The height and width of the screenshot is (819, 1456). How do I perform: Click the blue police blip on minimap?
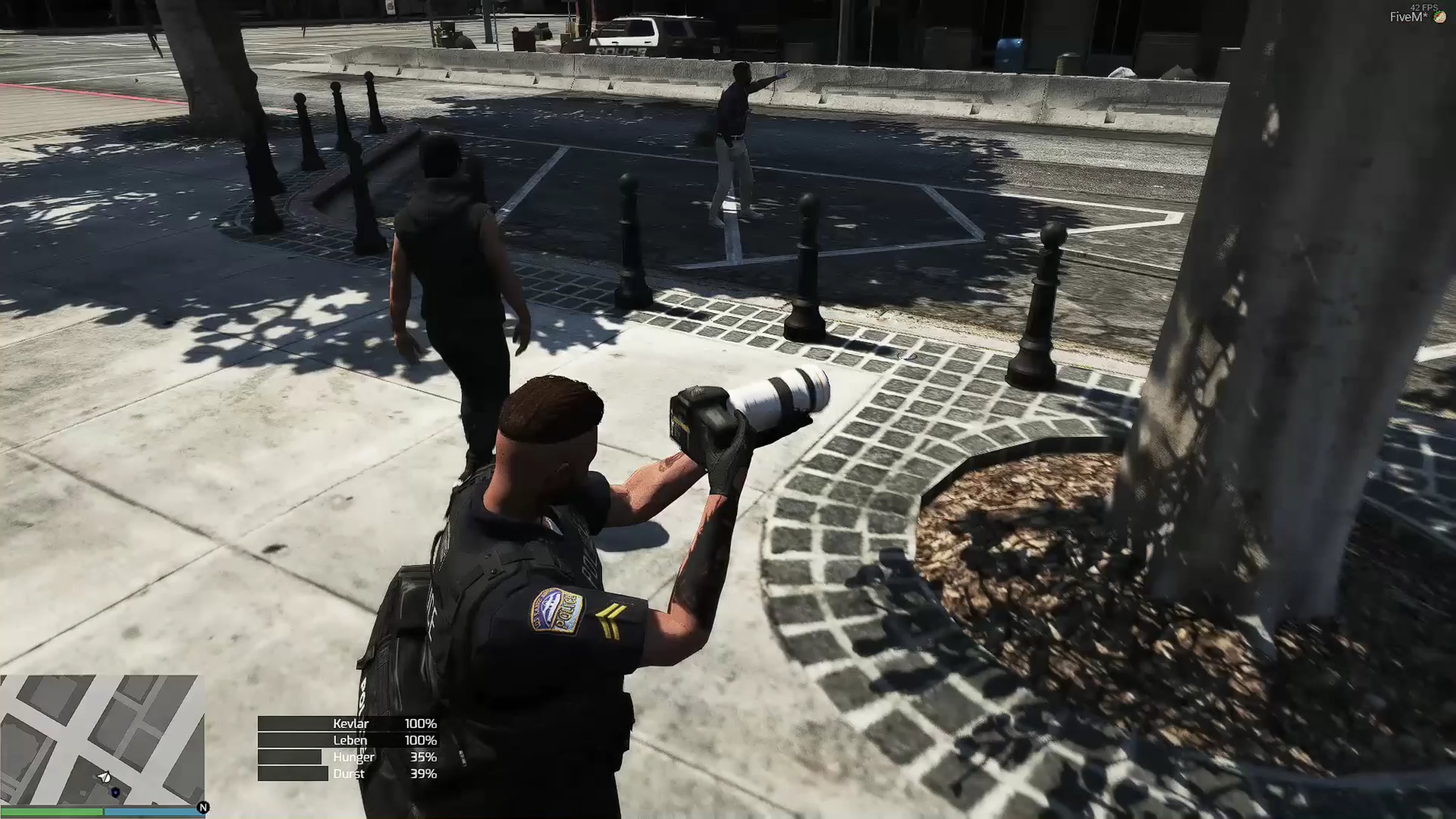point(115,792)
